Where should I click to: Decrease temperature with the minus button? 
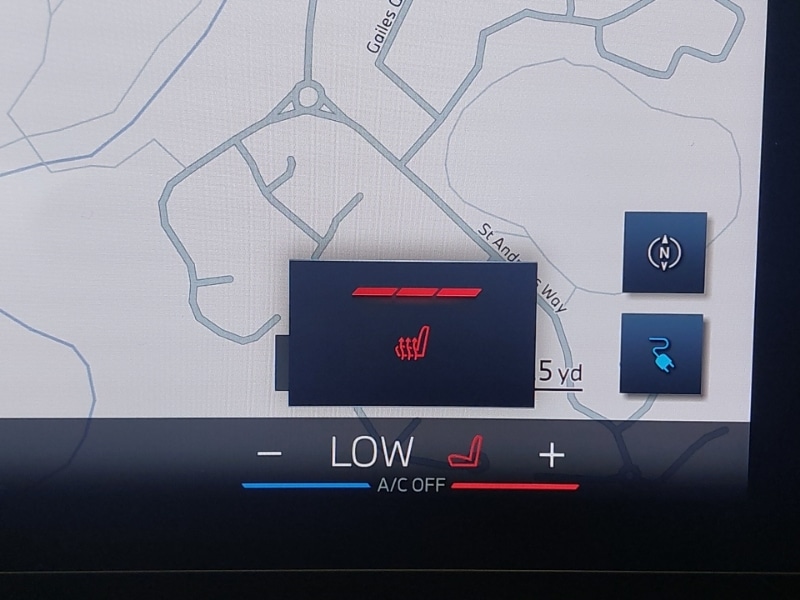(269, 454)
